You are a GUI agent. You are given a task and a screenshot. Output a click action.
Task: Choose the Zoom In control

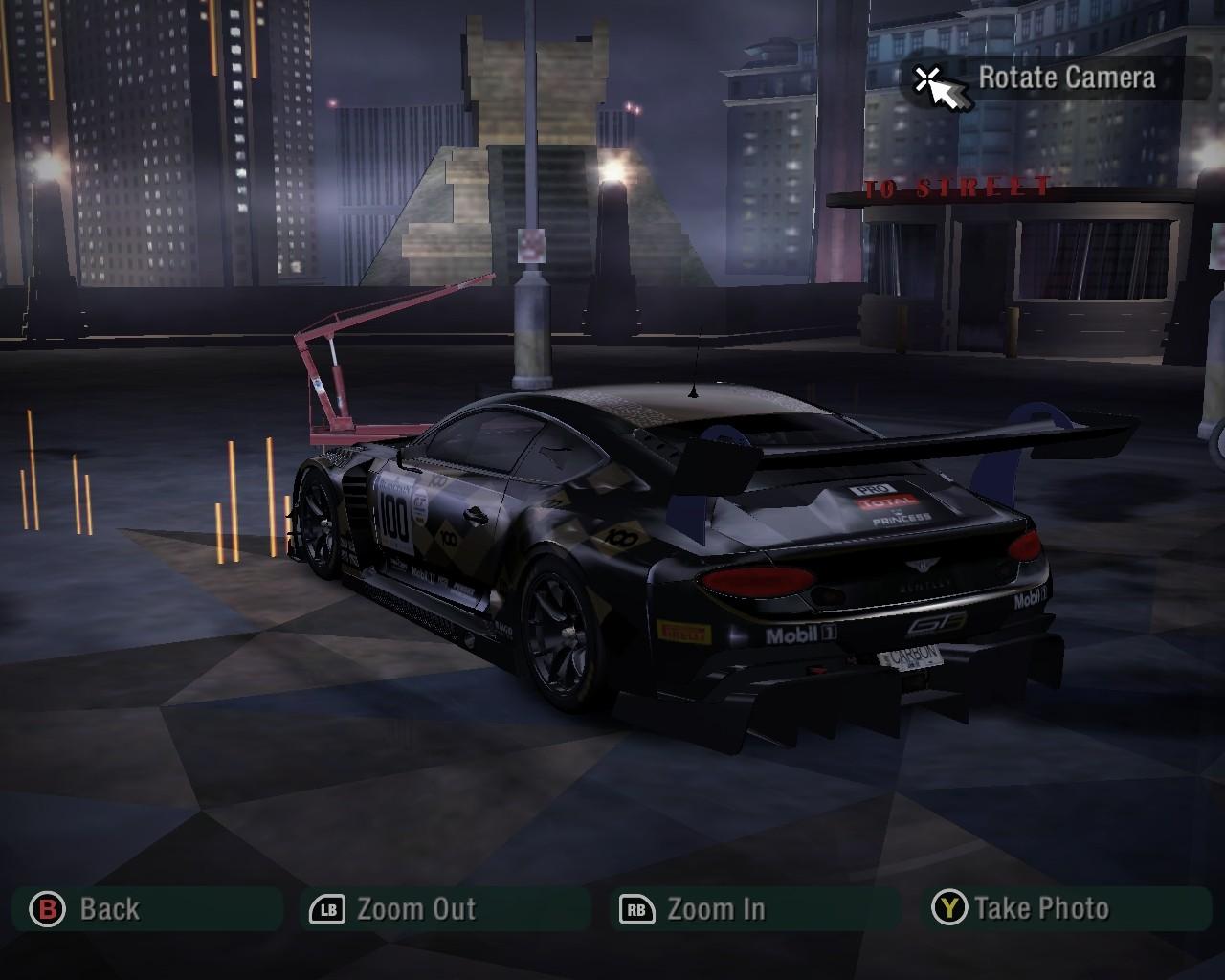693,908
